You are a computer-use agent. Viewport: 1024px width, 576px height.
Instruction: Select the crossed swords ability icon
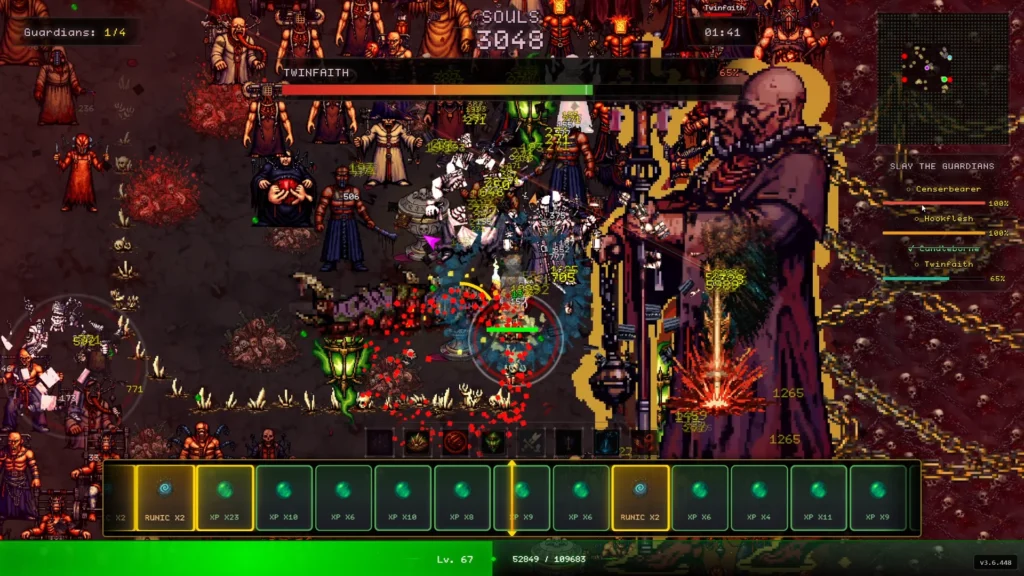coord(531,442)
